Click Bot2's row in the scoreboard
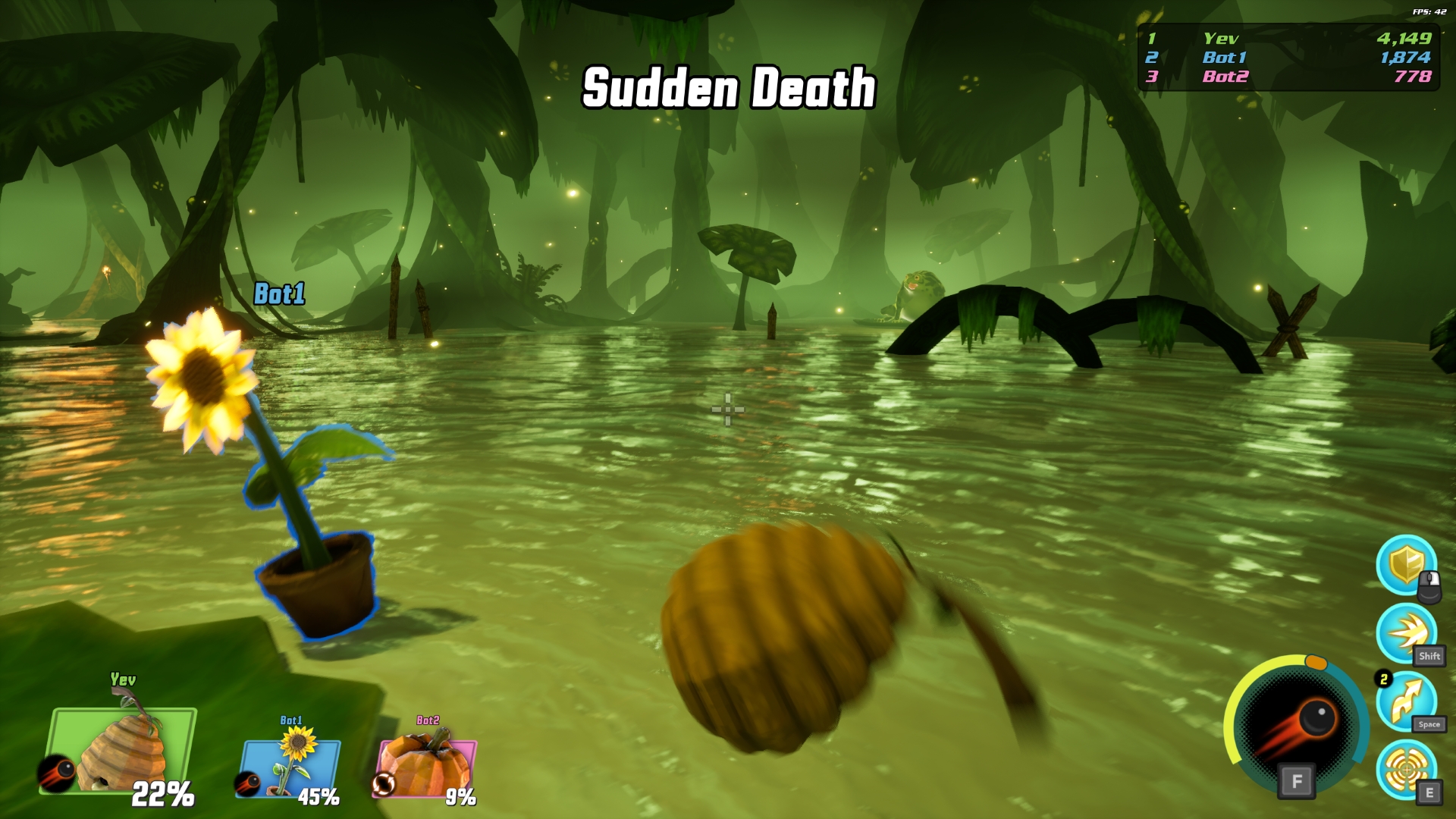Screen dimensions: 1456x819 [1289, 77]
